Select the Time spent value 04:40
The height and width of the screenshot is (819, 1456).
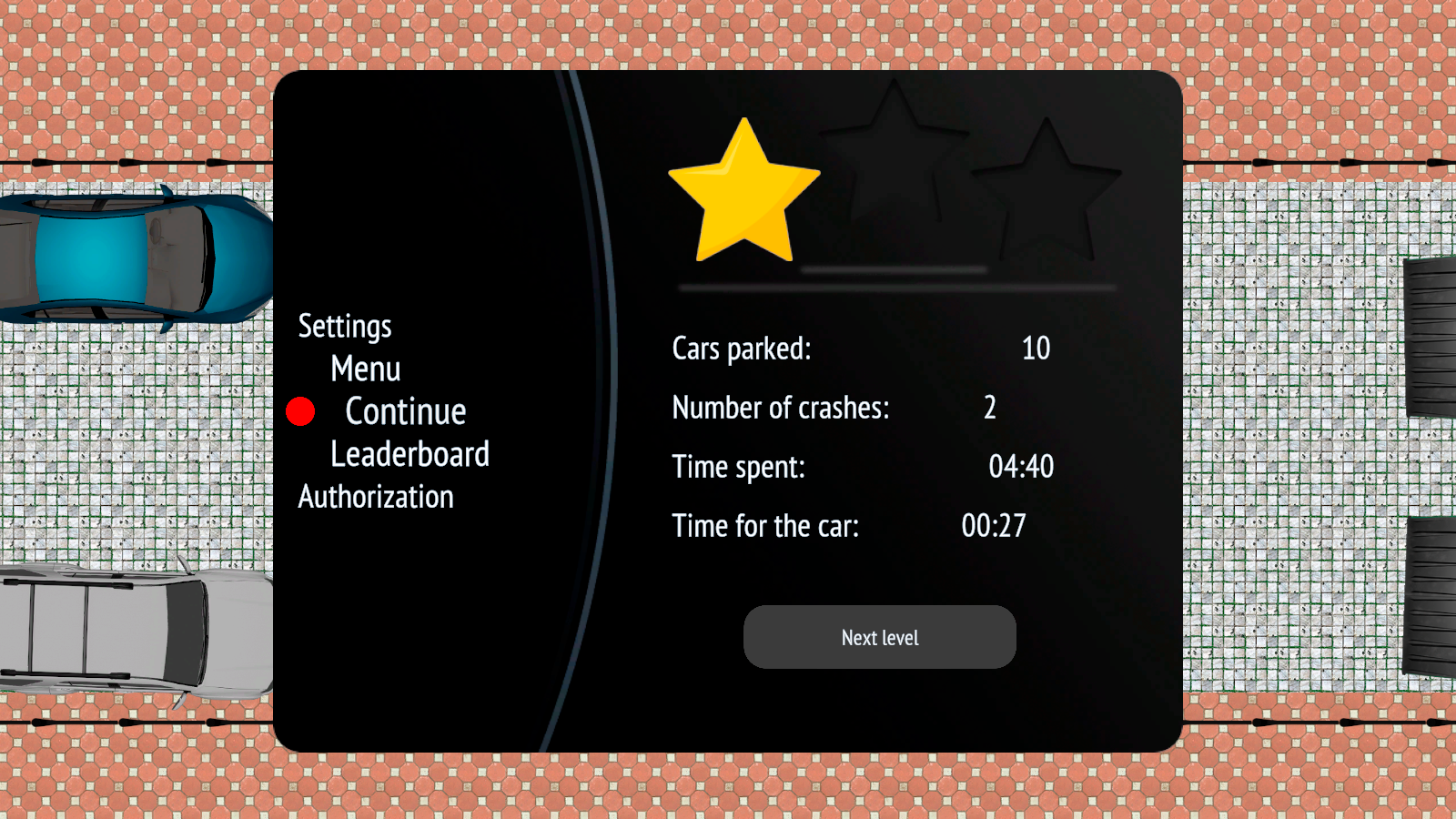click(1022, 467)
